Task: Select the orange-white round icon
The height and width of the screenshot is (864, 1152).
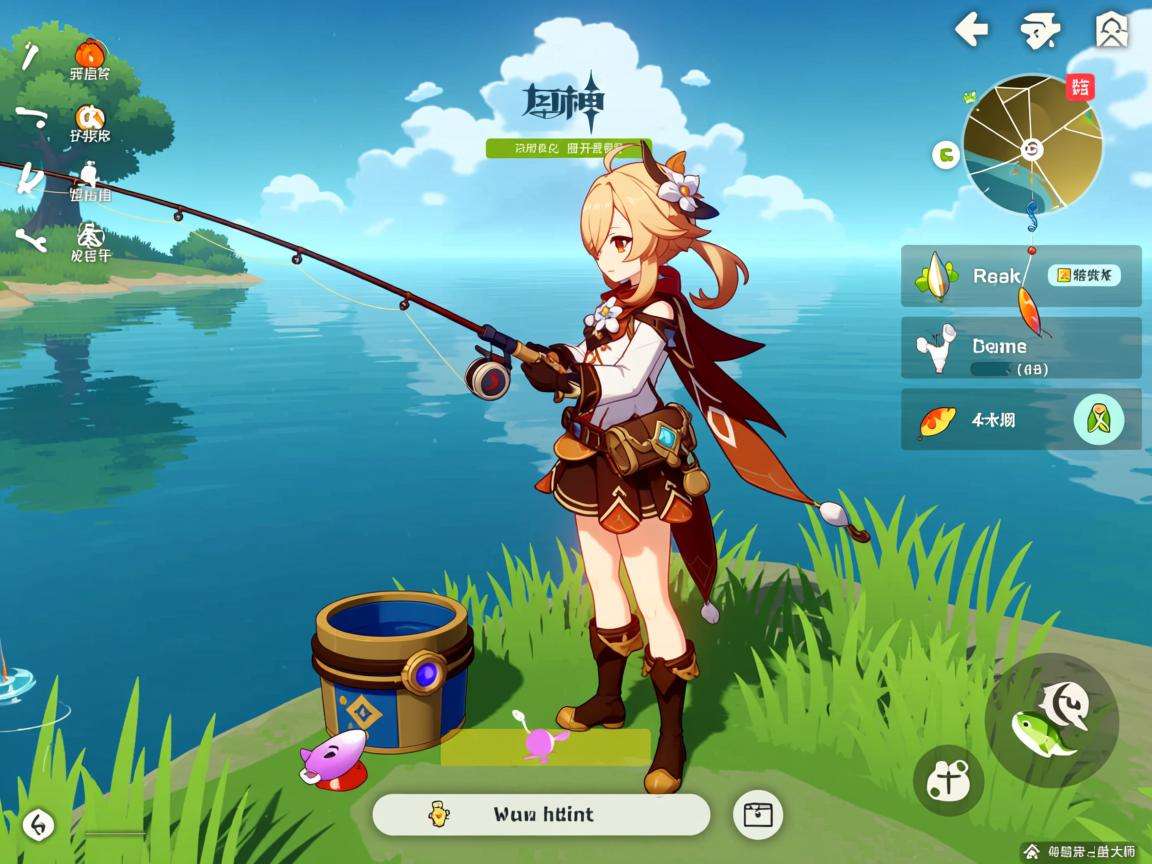Action: coord(90,118)
